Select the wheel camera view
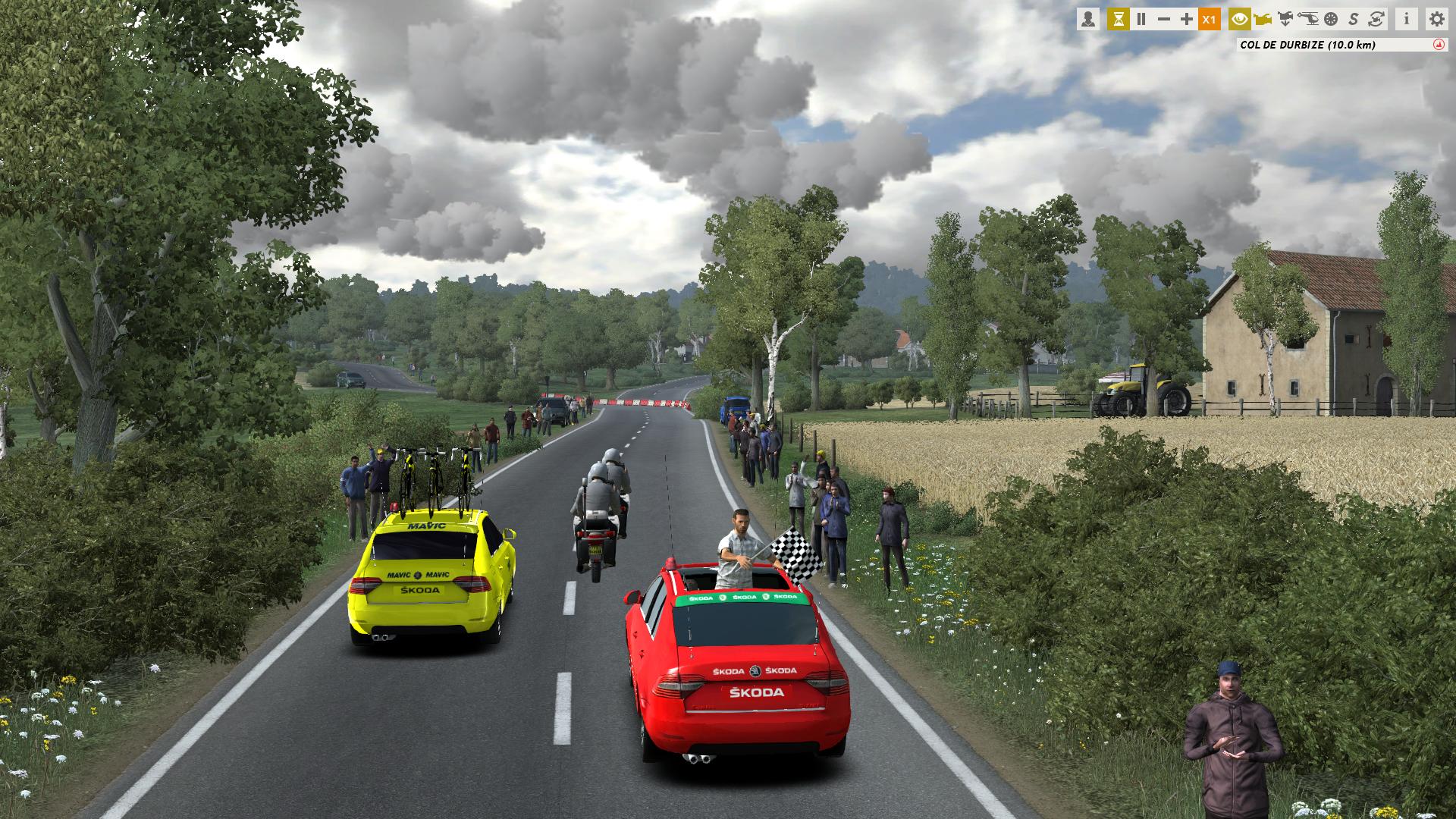Image resolution: width=1456 pixels, height=819 pixels. 1330,20
